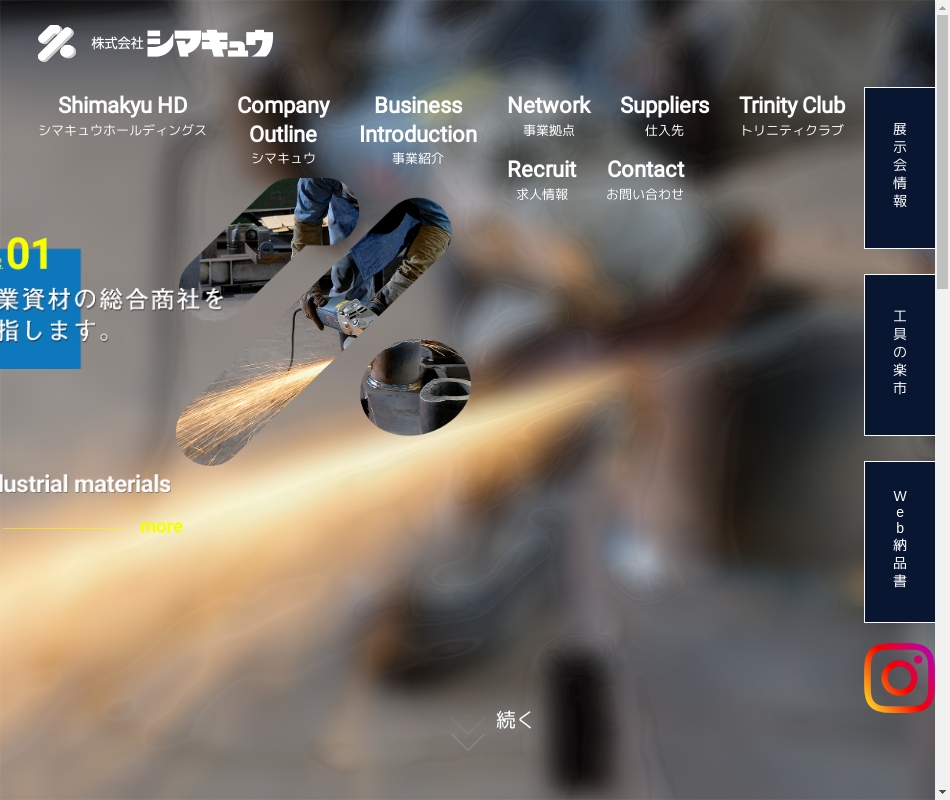Viewport: 950px width, 800px height.
Task: Select the Network menu entry
Action: click(x=549, y=115)
